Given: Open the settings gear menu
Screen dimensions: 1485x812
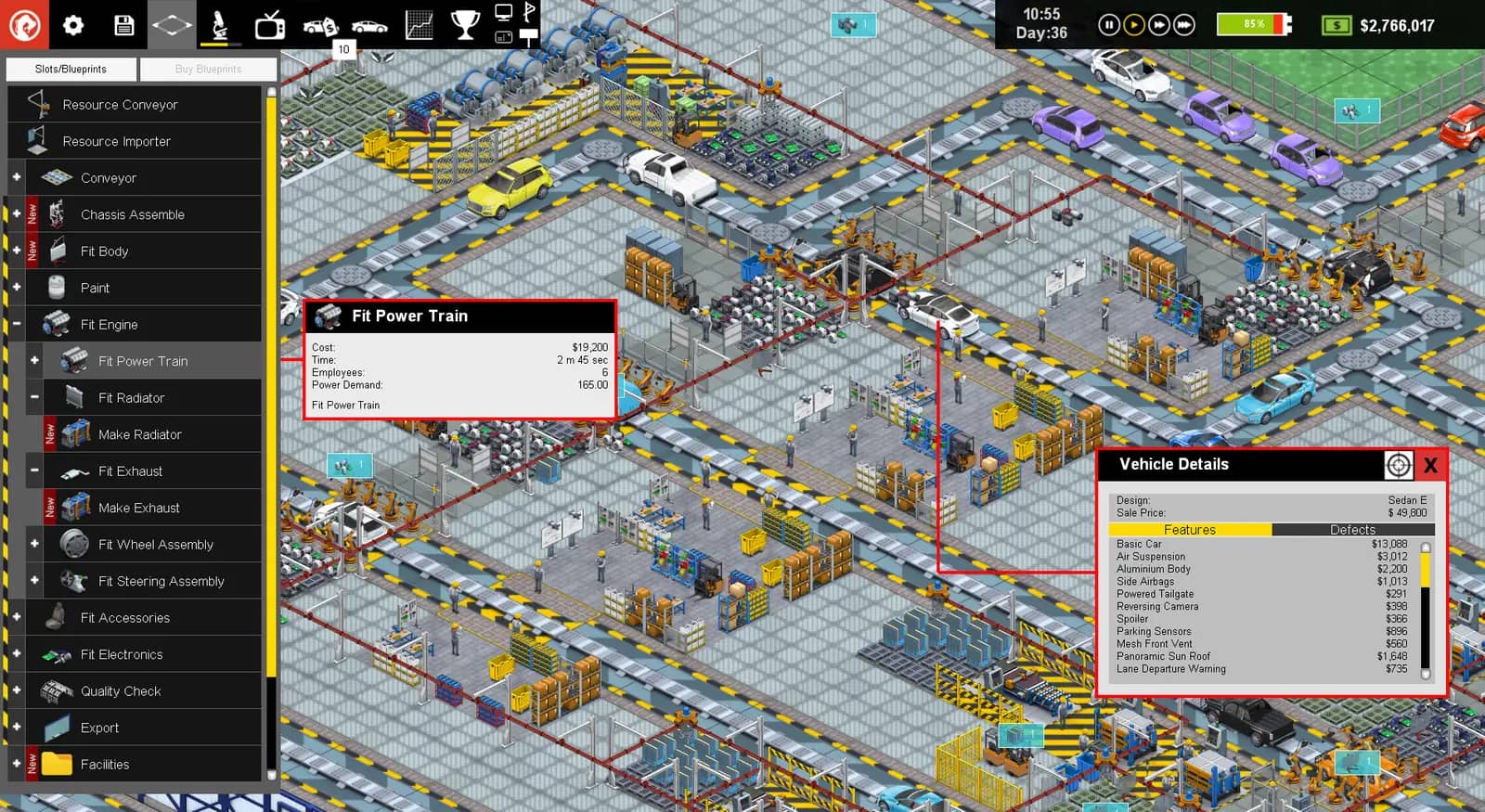Looking at the screenshot, I should (73, 24).
